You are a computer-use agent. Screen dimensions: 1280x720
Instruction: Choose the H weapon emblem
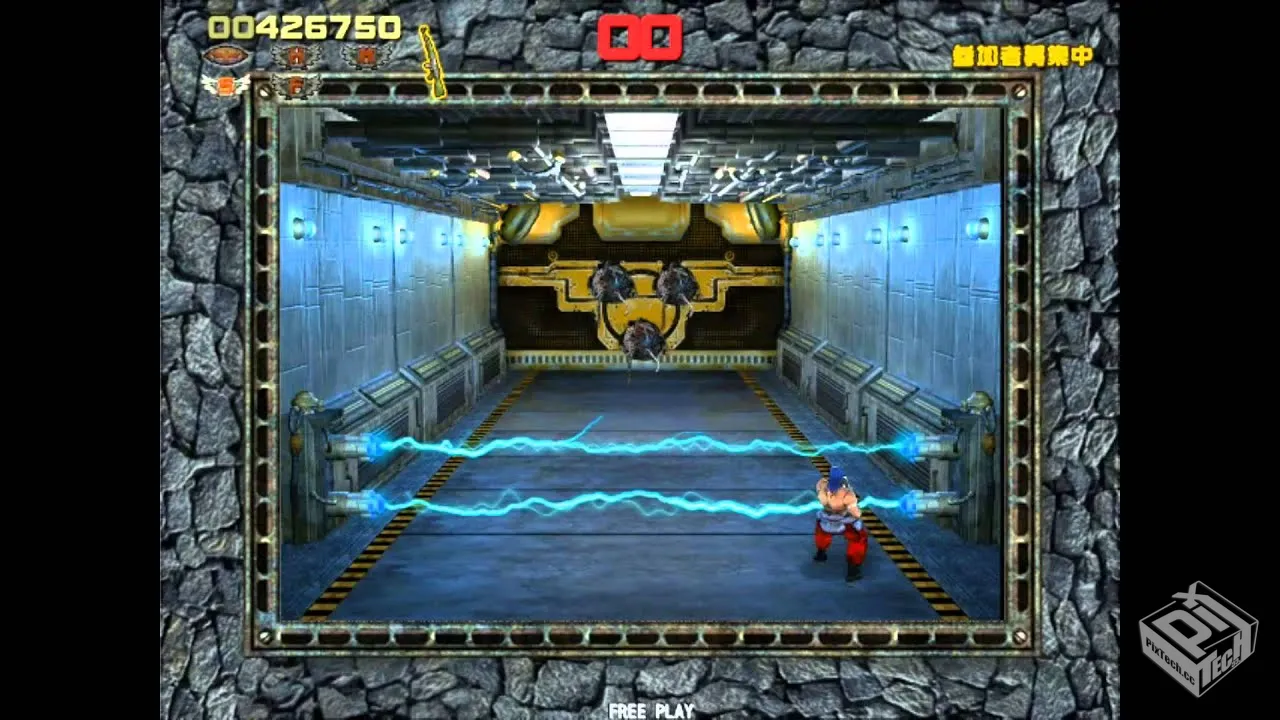click(296, 56)
